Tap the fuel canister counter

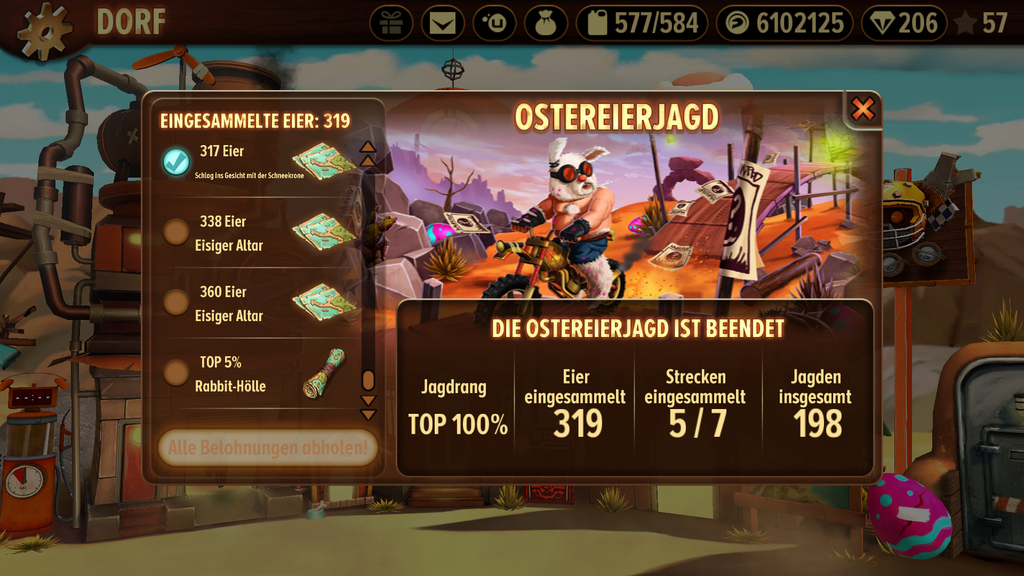(x=642, y=23)
